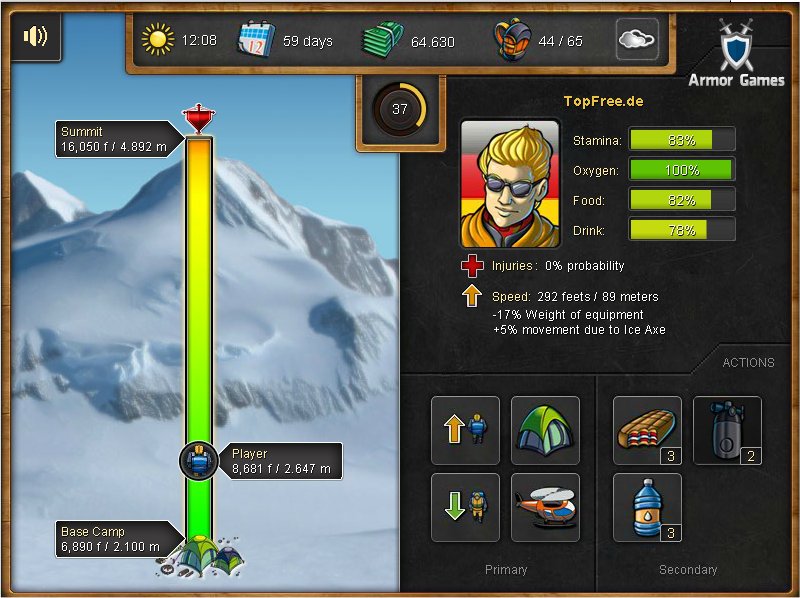Visit the Armor Games logo link
The height and width of the screenshot is (598, 800).
[x=736, y=55]
